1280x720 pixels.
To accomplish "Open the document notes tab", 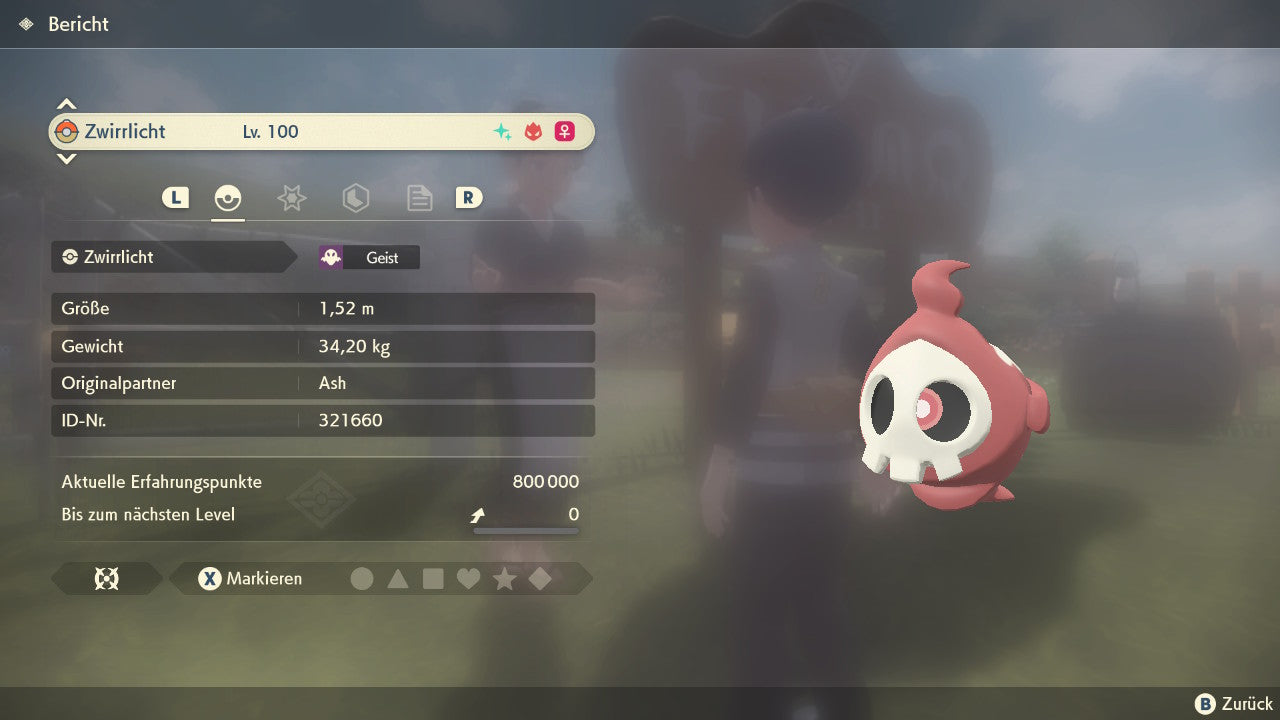I will (419, 198).
